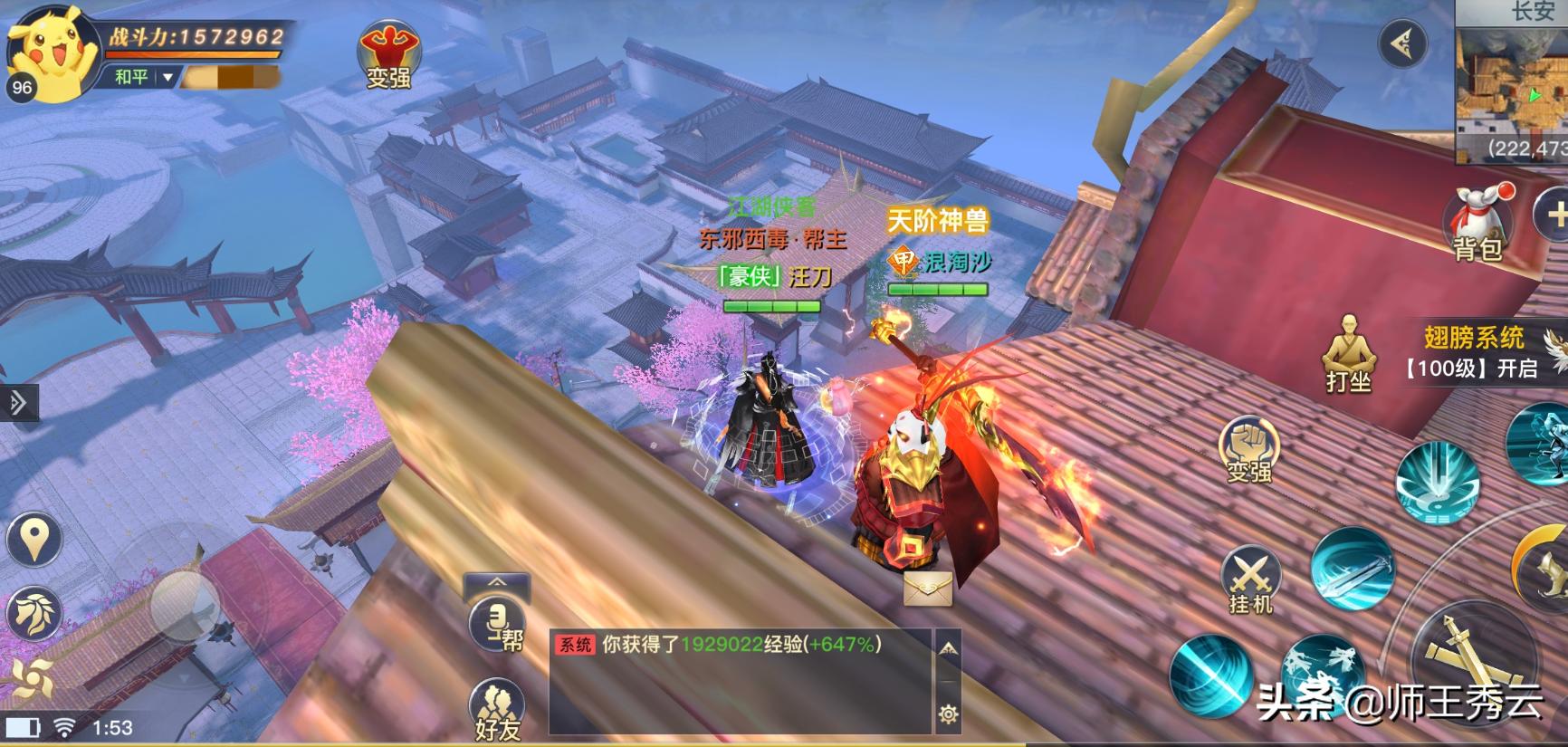Start 打坐 meditation
The width and height of the screenshot is (1568, 747).
point(1348,354)
